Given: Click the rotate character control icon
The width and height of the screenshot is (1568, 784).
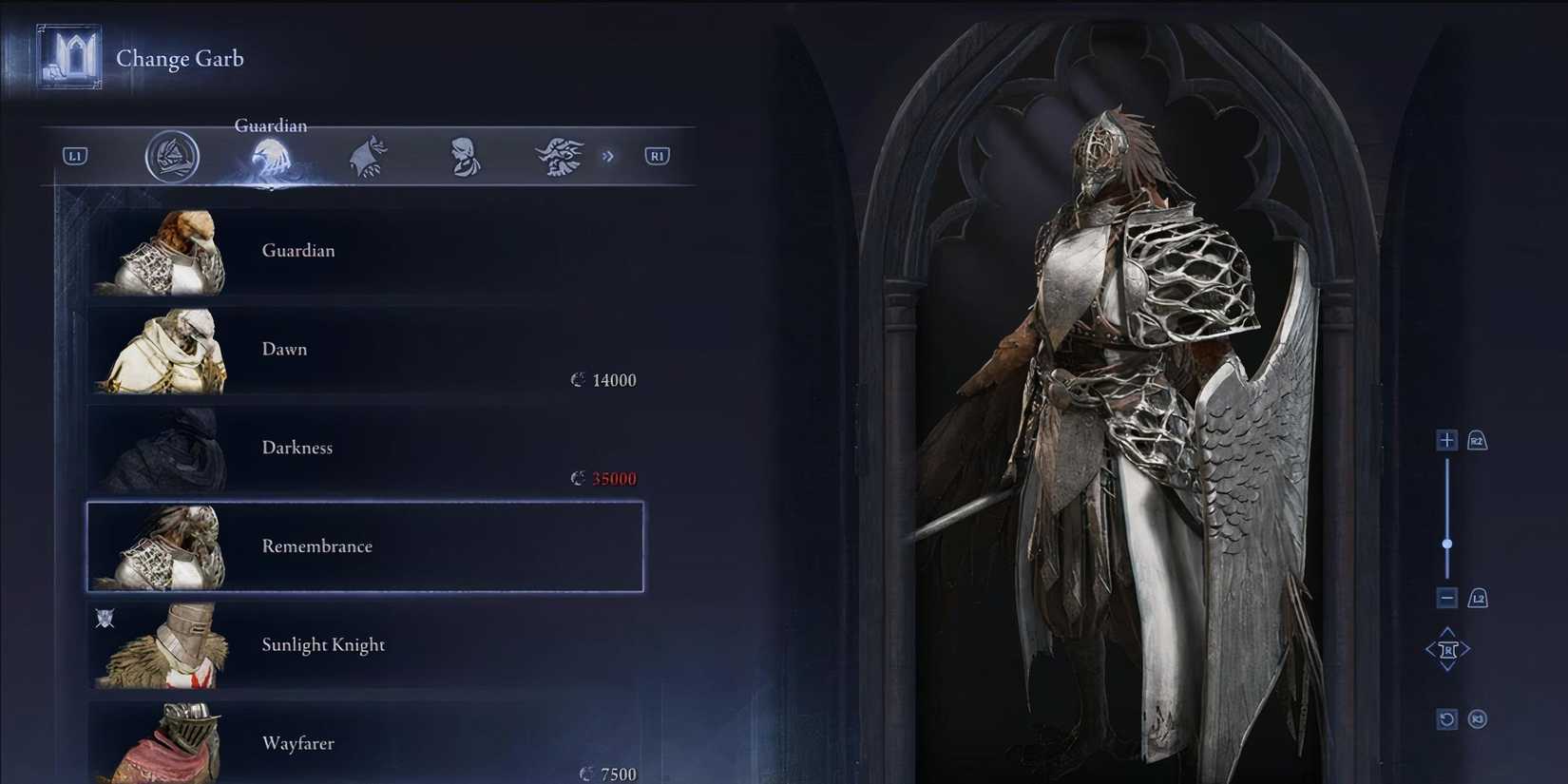Looking at the screenshot, I should point(1446,647).
